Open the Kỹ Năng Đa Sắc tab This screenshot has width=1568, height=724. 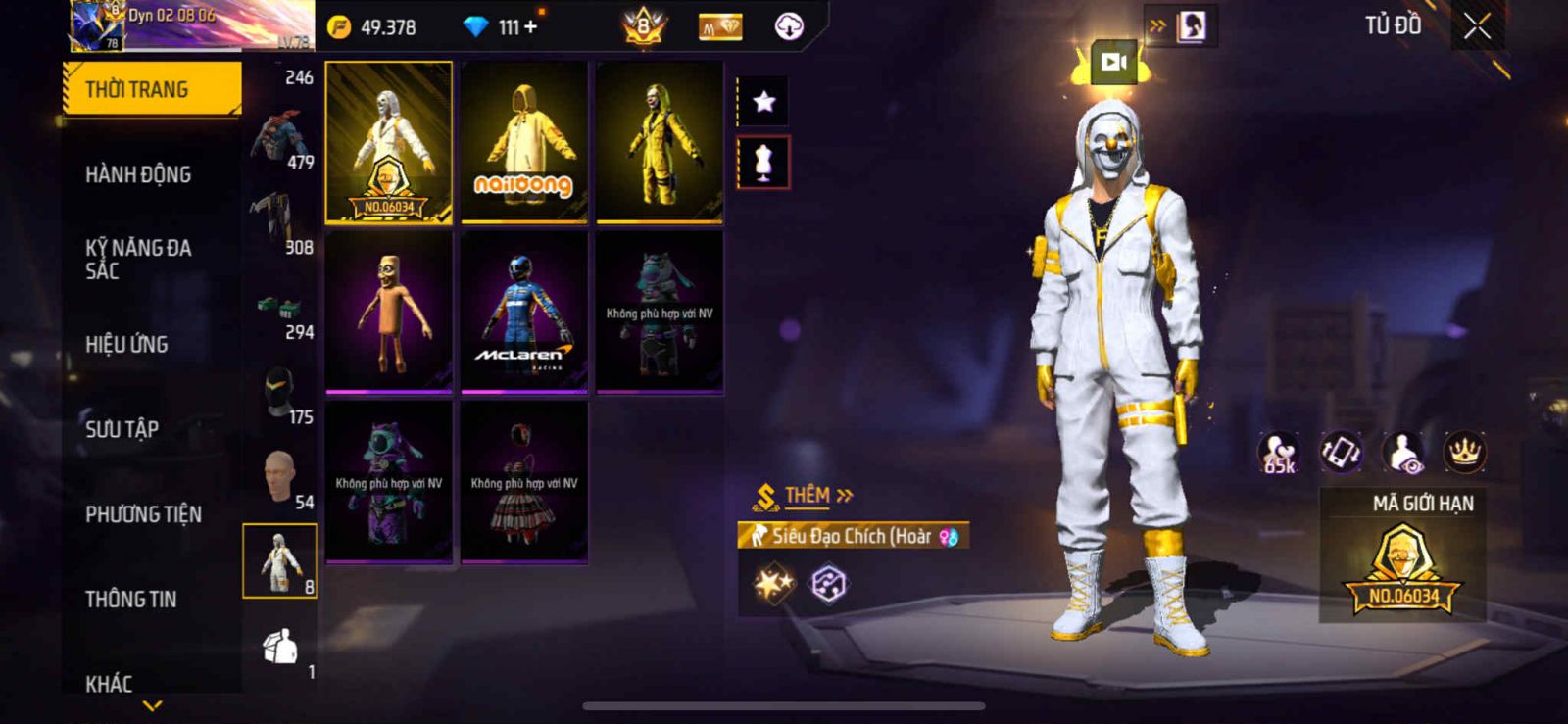138,259
